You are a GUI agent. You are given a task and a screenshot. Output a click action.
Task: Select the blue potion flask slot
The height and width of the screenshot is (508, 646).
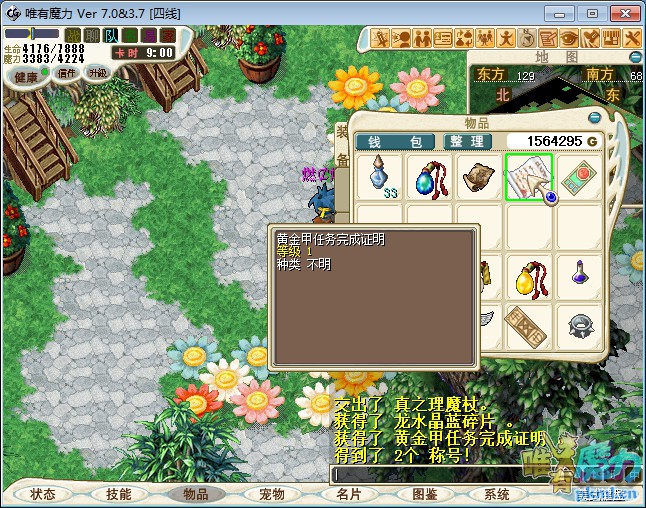click(x=380, y=177)
